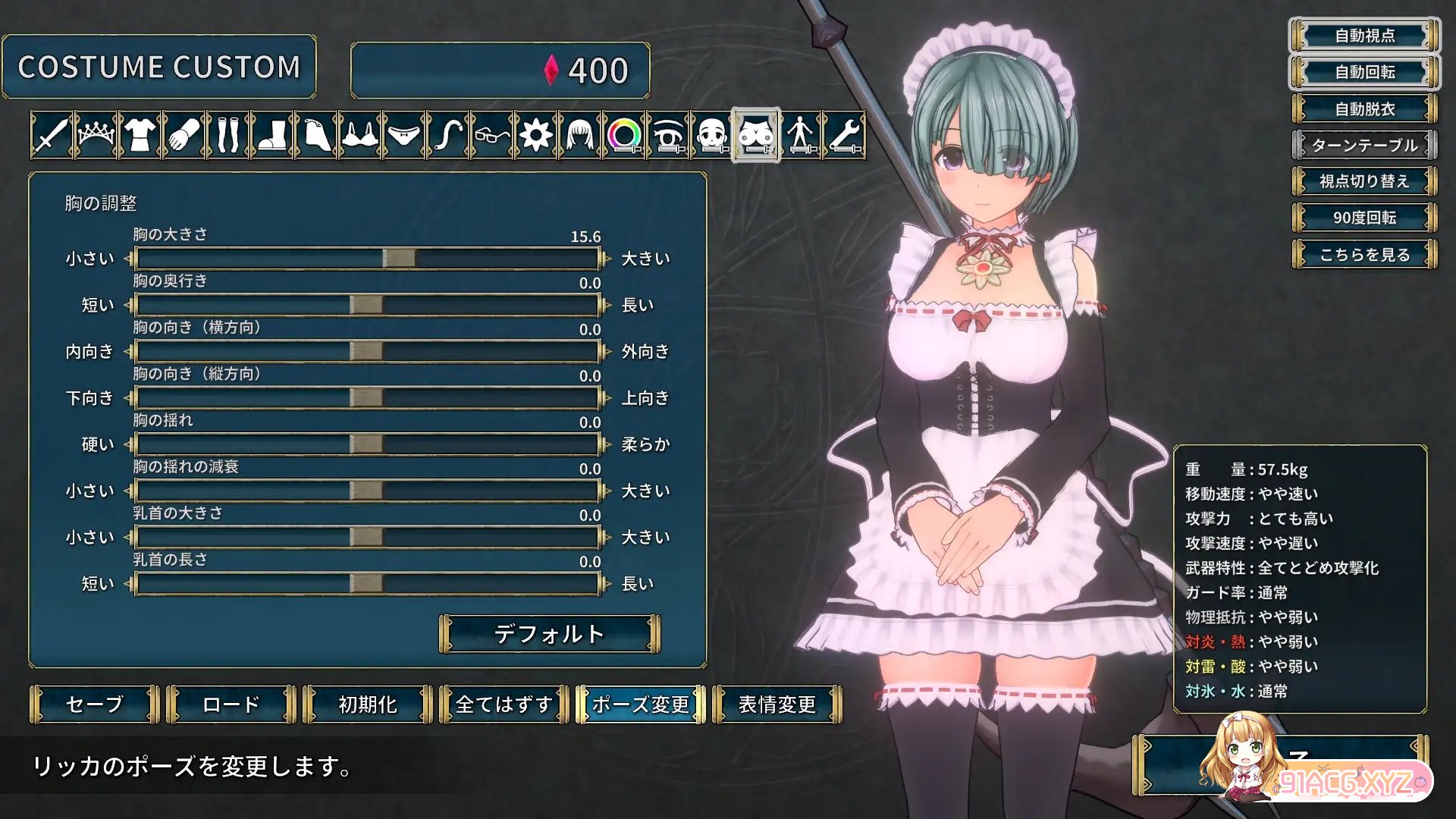Toggle 自動回転 auto rotation
This screenshot has width=1456, height=819.
click(1365, 72)
